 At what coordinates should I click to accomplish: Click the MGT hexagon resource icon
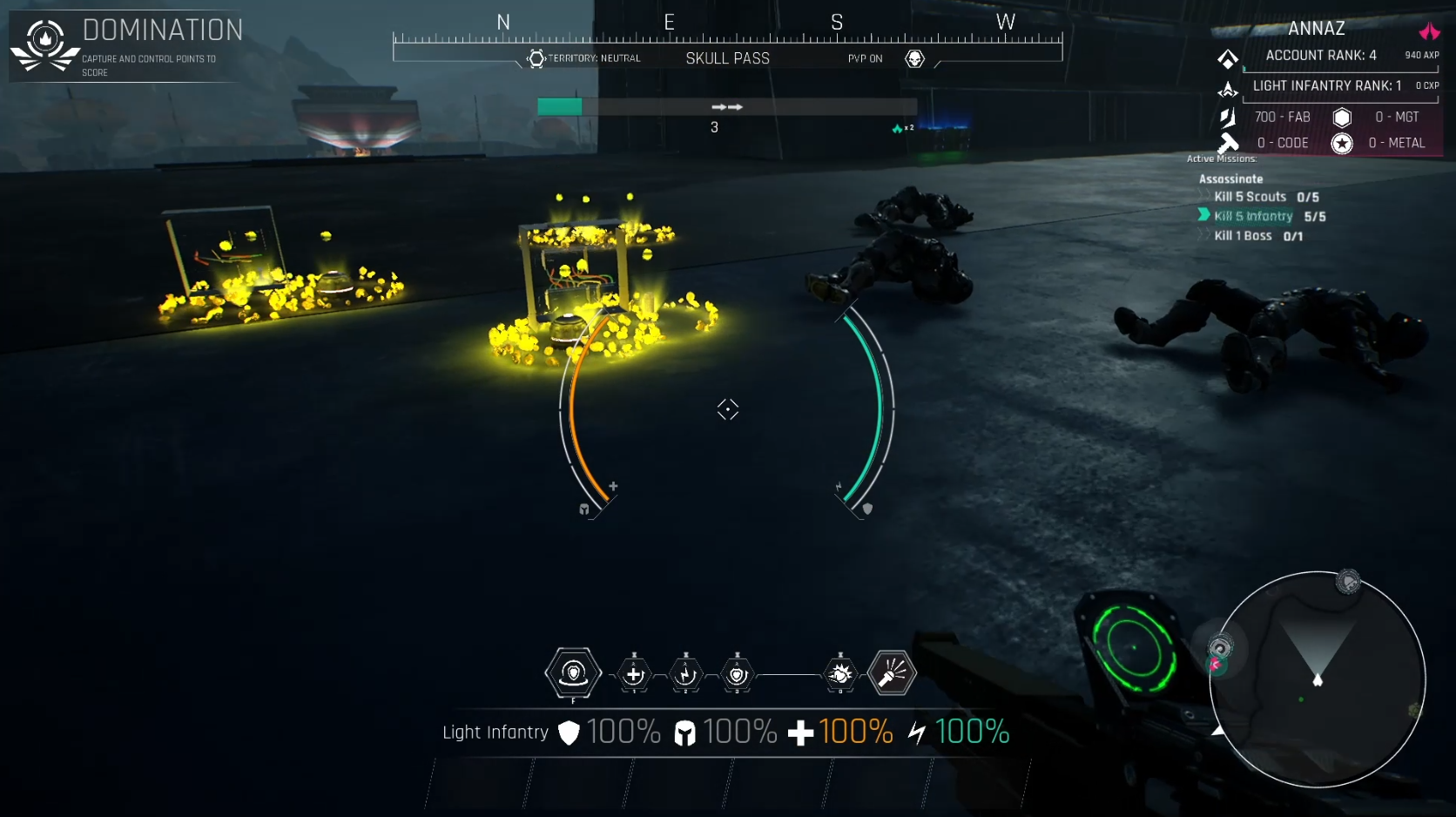point(1342,117)
